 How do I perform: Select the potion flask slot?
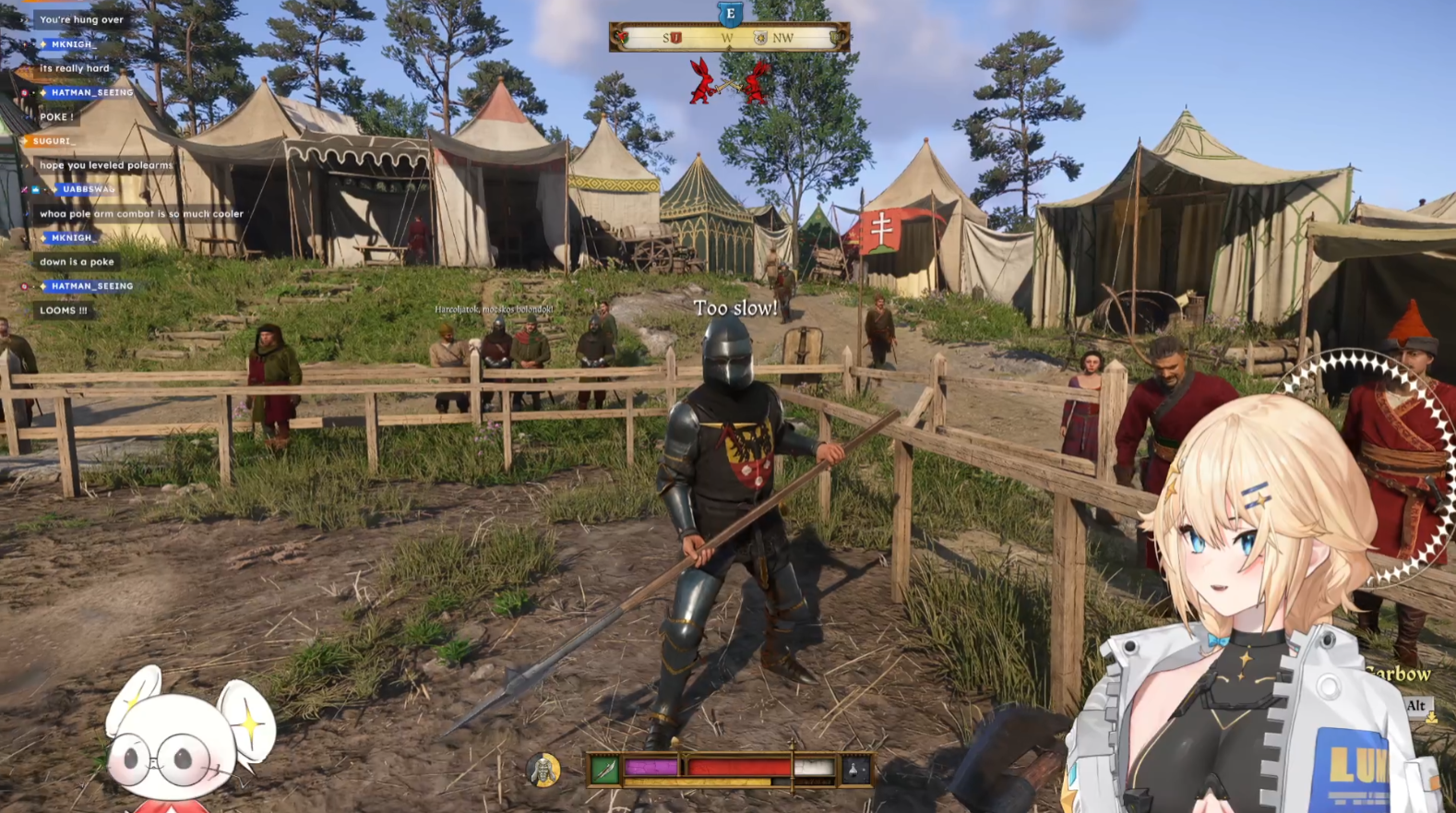(854, 769)
